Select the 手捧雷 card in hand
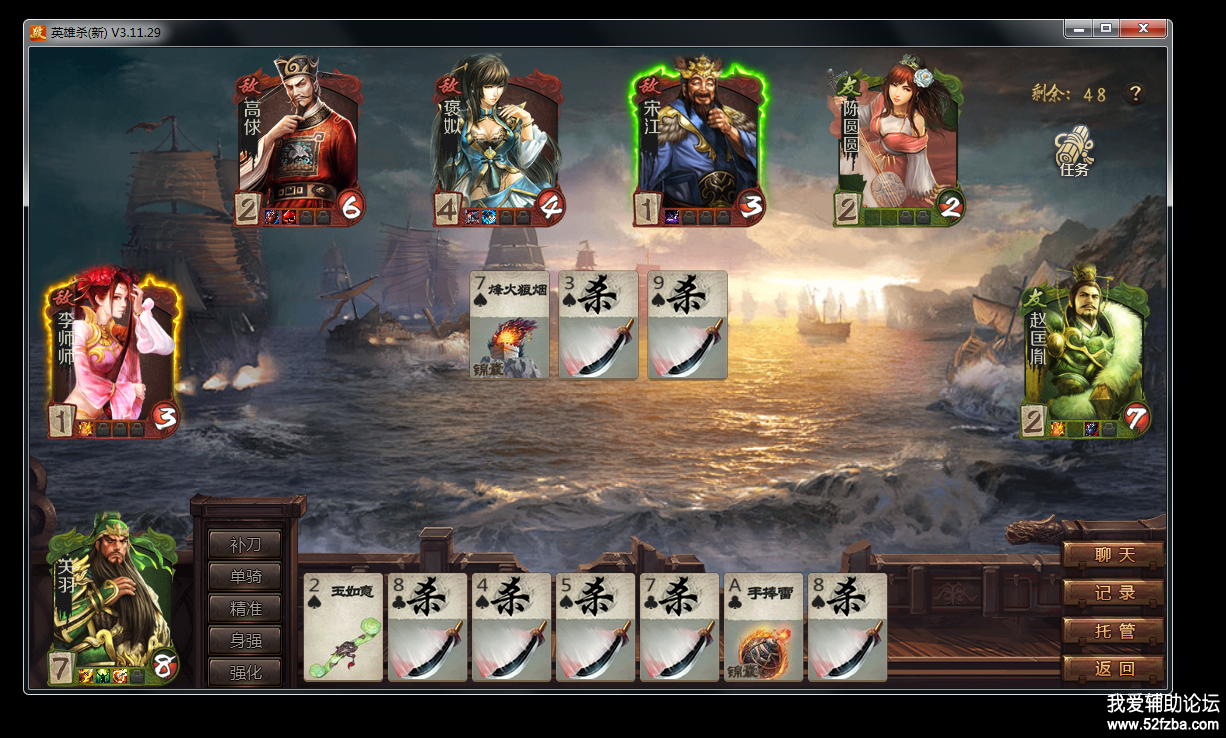This screenshot has height=738, width=1226. 763,627
